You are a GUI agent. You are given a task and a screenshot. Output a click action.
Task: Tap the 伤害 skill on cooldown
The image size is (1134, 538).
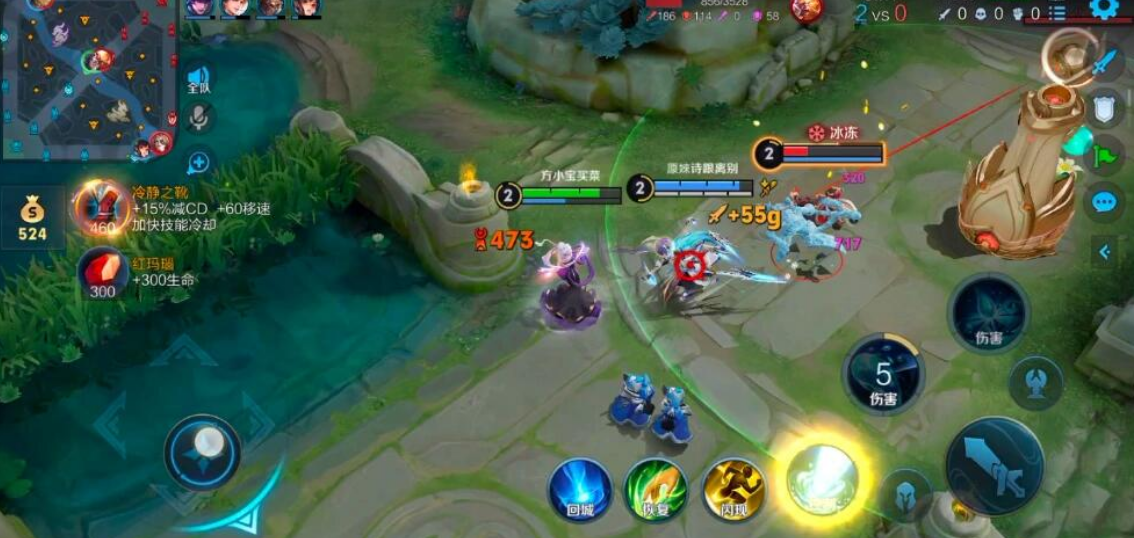click(x=883, y=374)
